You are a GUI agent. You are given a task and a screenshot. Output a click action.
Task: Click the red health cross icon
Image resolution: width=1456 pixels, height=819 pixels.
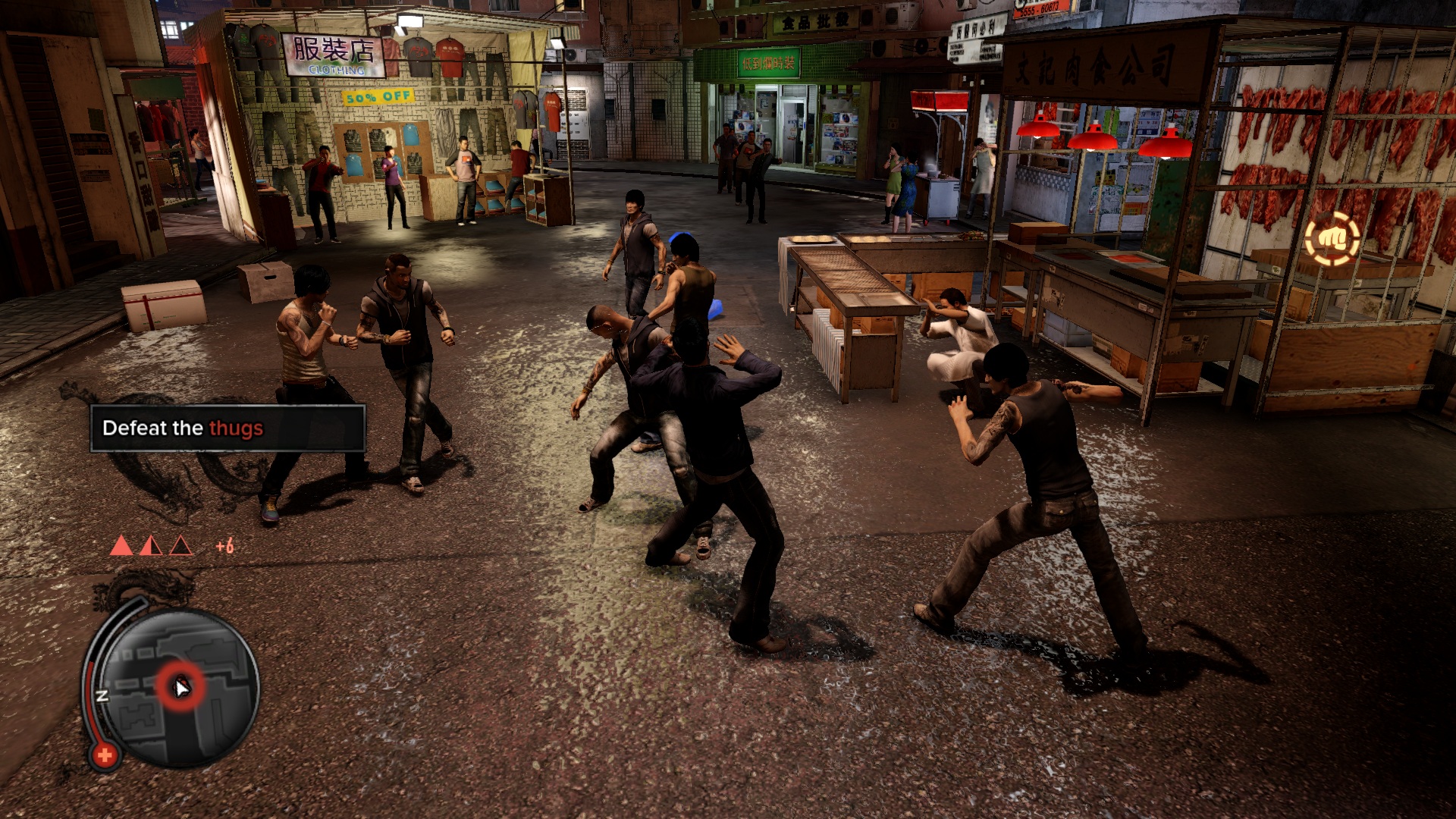[105, 755]
